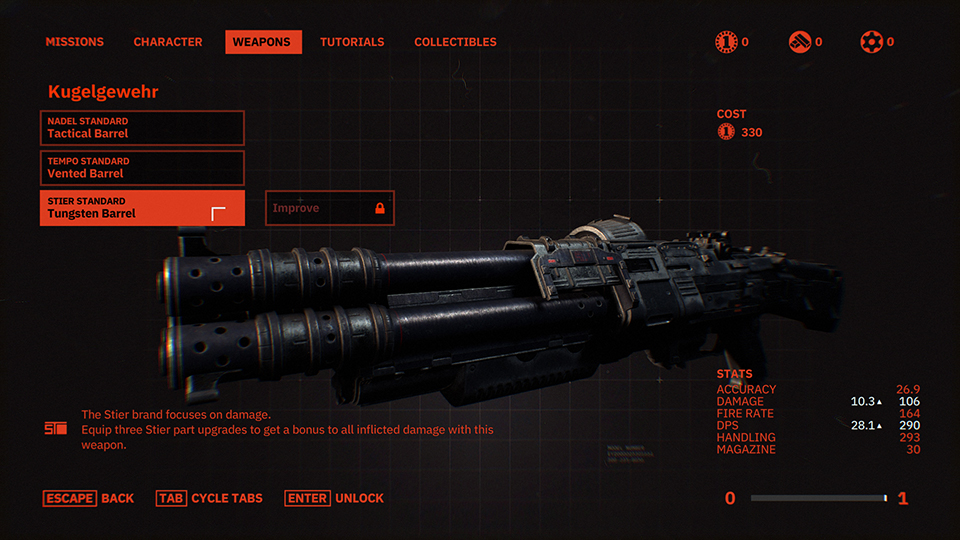
Task: Click the locked Improve button
Action: 330,208
